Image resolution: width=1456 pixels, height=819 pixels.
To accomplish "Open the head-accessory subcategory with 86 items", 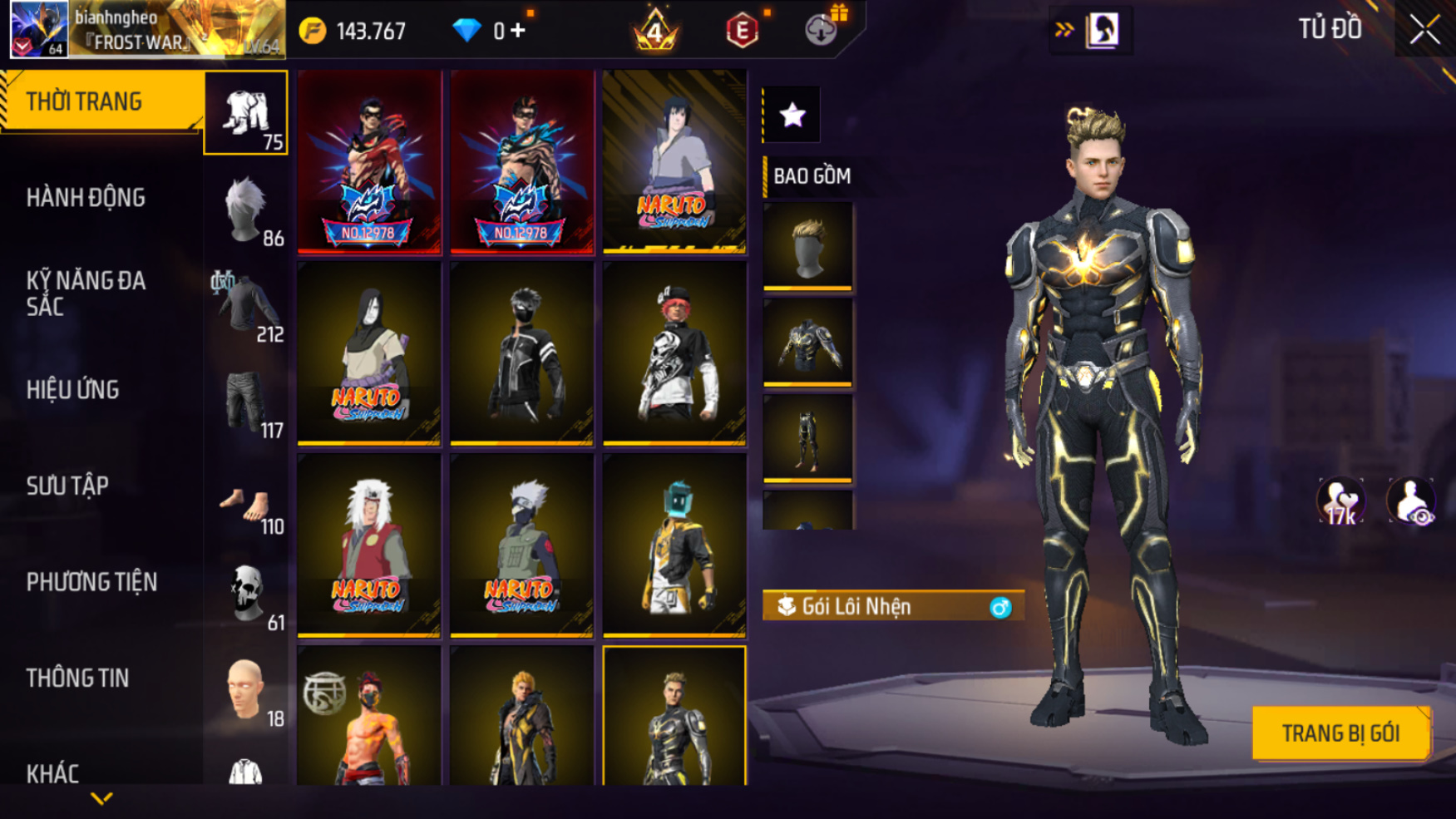I will (247, 211).
